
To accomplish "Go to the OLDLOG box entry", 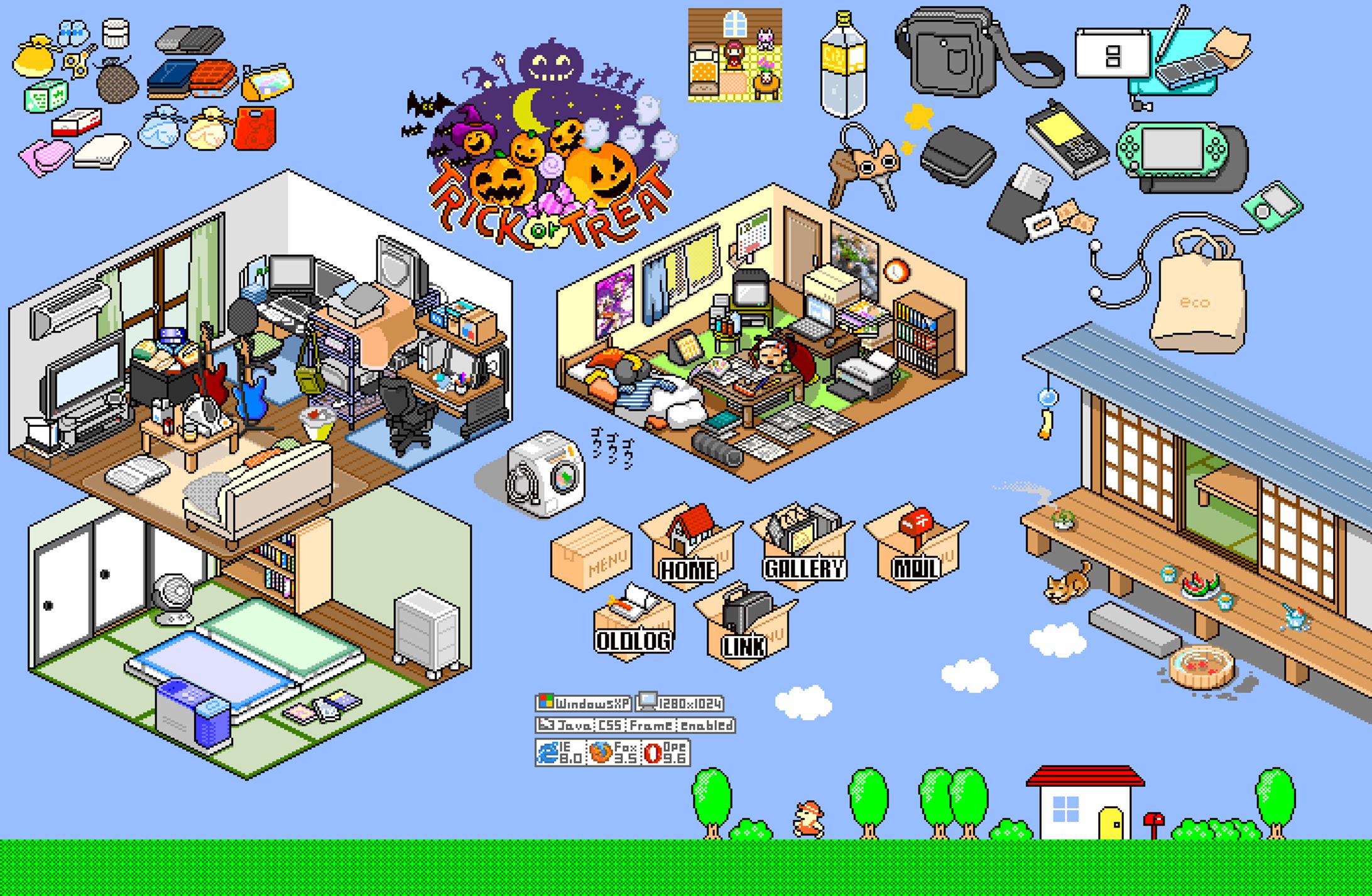I will pyautogui.click(x=633, y=623).
